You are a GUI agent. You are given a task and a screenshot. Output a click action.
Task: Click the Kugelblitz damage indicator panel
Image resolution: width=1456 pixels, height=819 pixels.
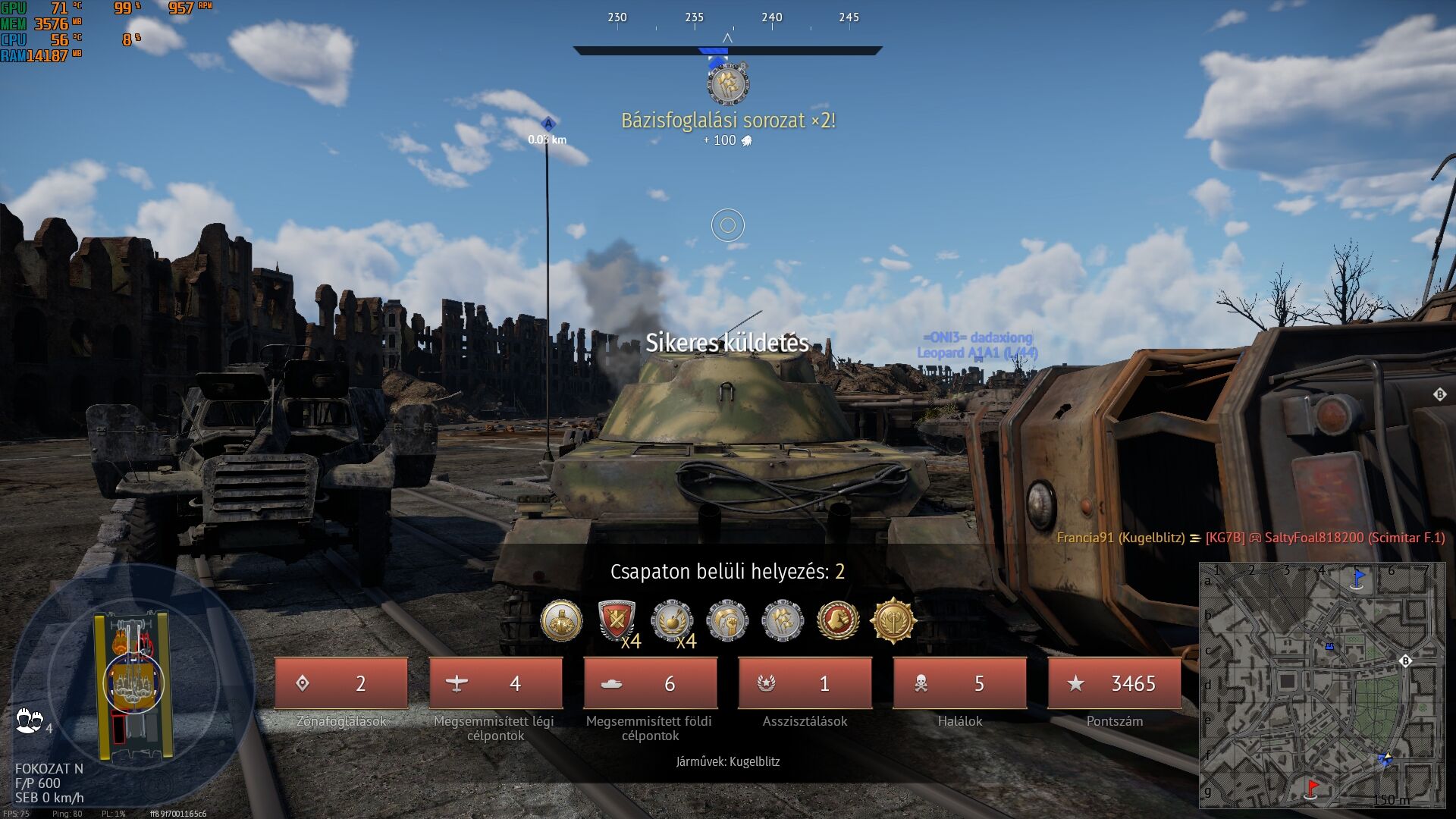tap(133, 686)
